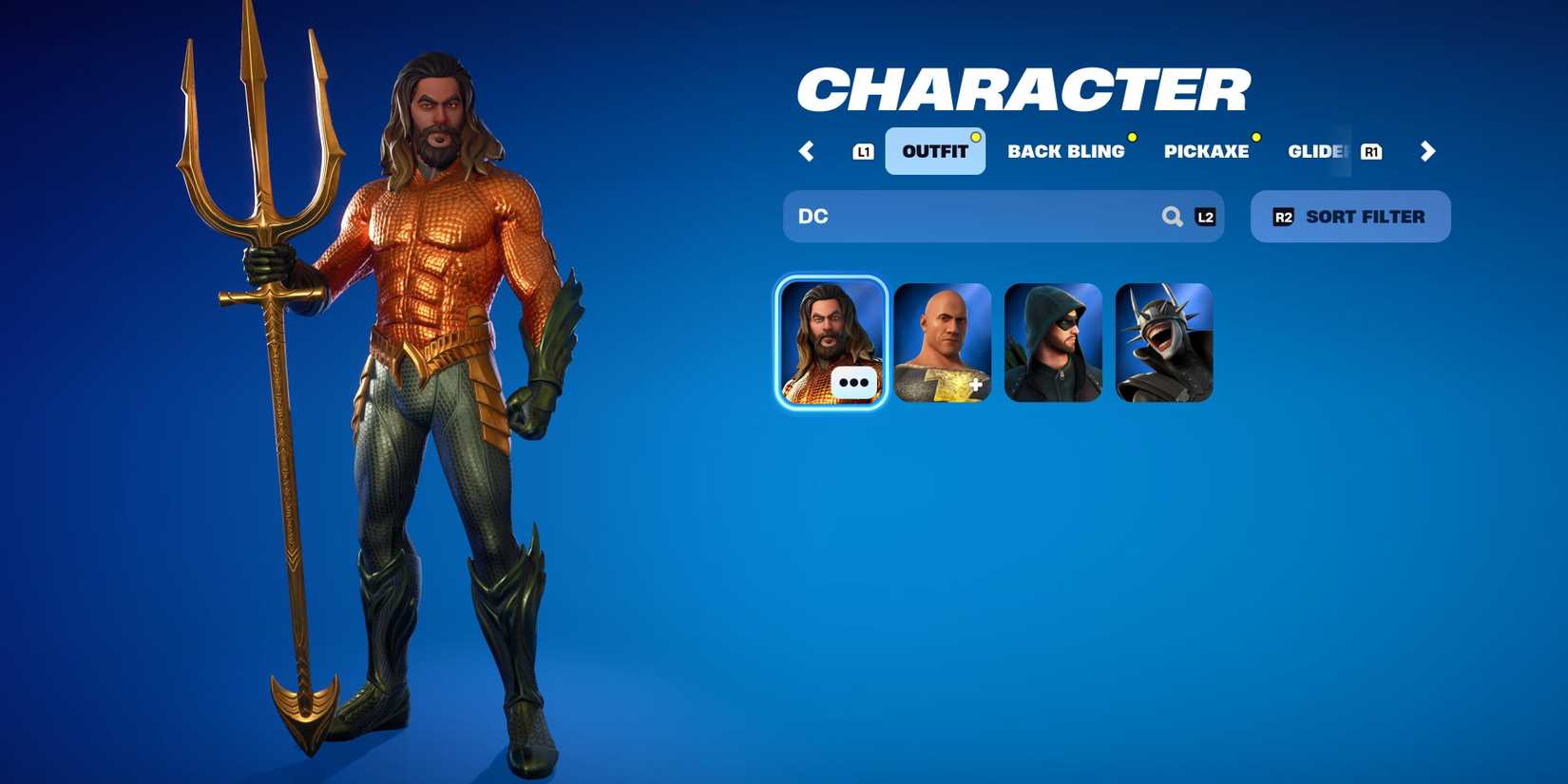Click the yellow notification dot on Outfit tab
The height and width of the screenshot is (784, 1568).
tap(975, 136)
